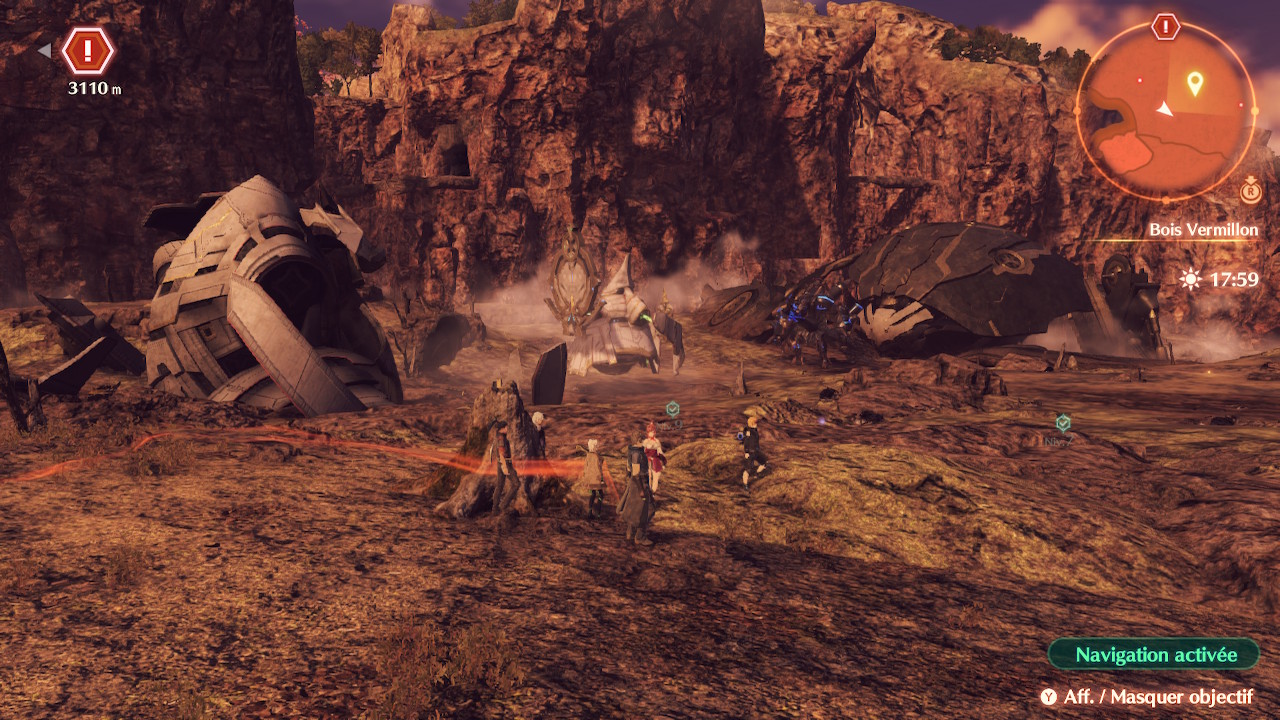Click the "Navigation activée" badge
1280x720 pixels.
[x=1154, y=655]
